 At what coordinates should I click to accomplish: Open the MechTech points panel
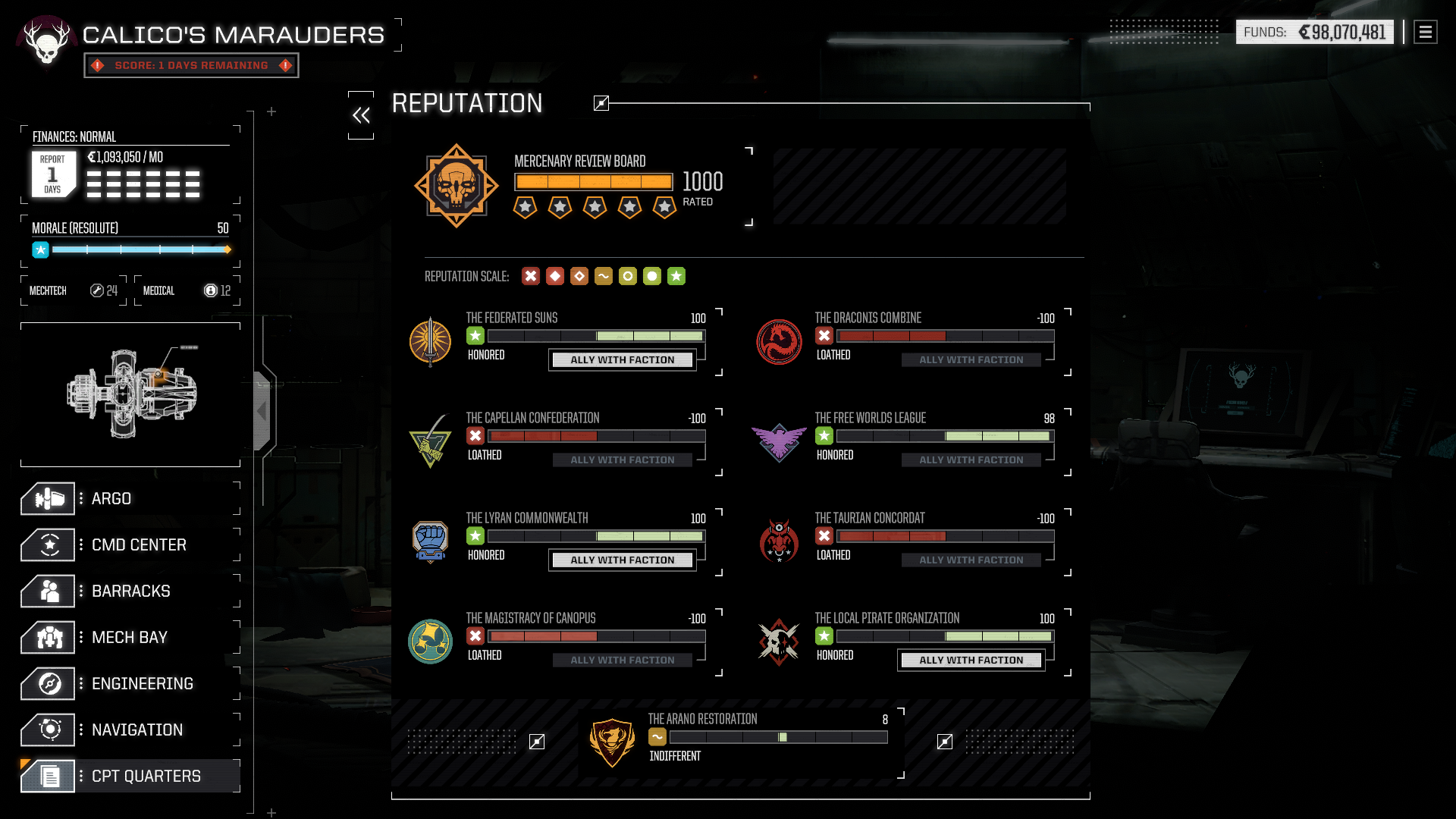(74, 291)
